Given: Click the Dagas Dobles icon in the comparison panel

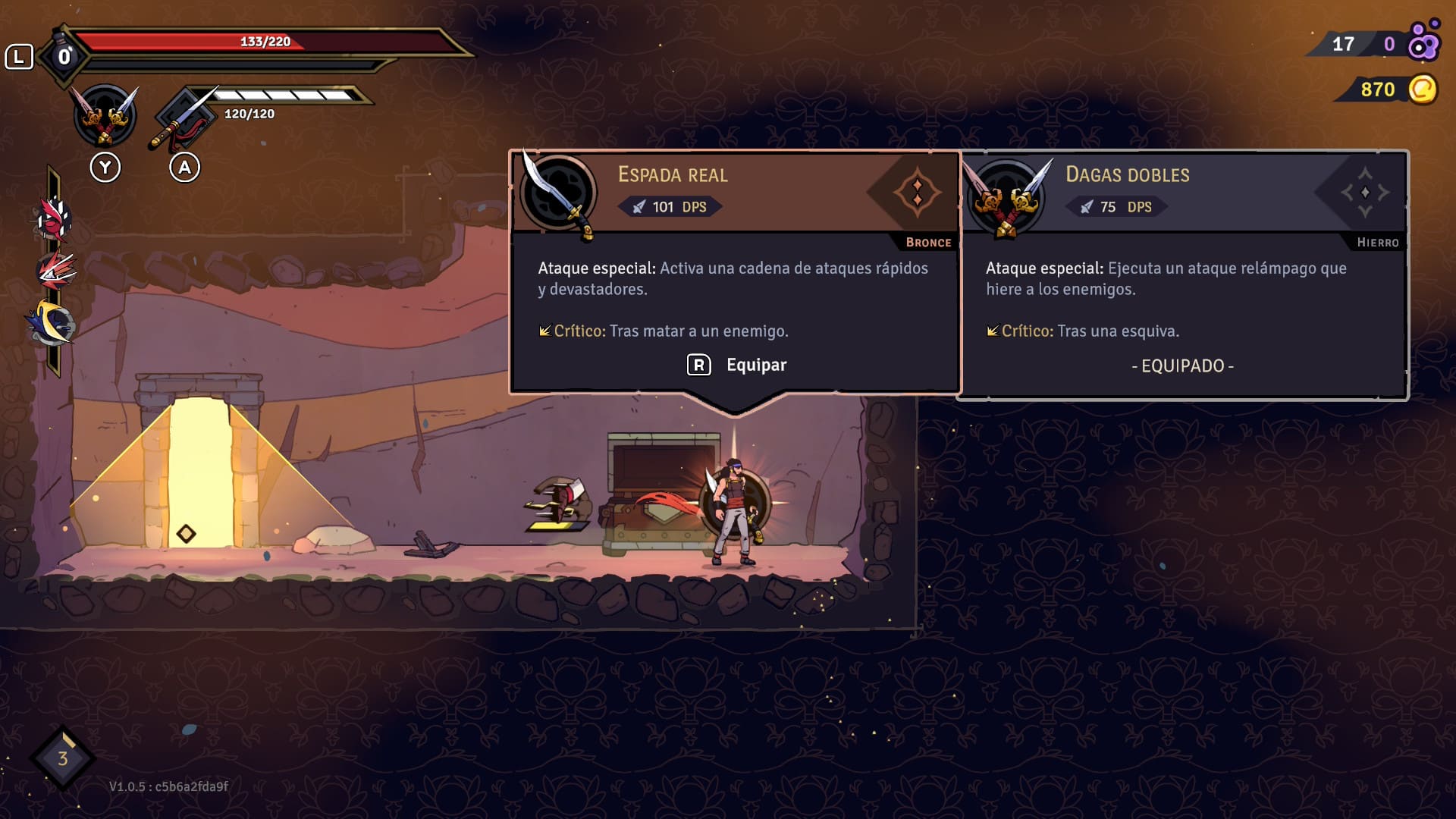Looking at the screenshot, I should tap(1006, 197).
